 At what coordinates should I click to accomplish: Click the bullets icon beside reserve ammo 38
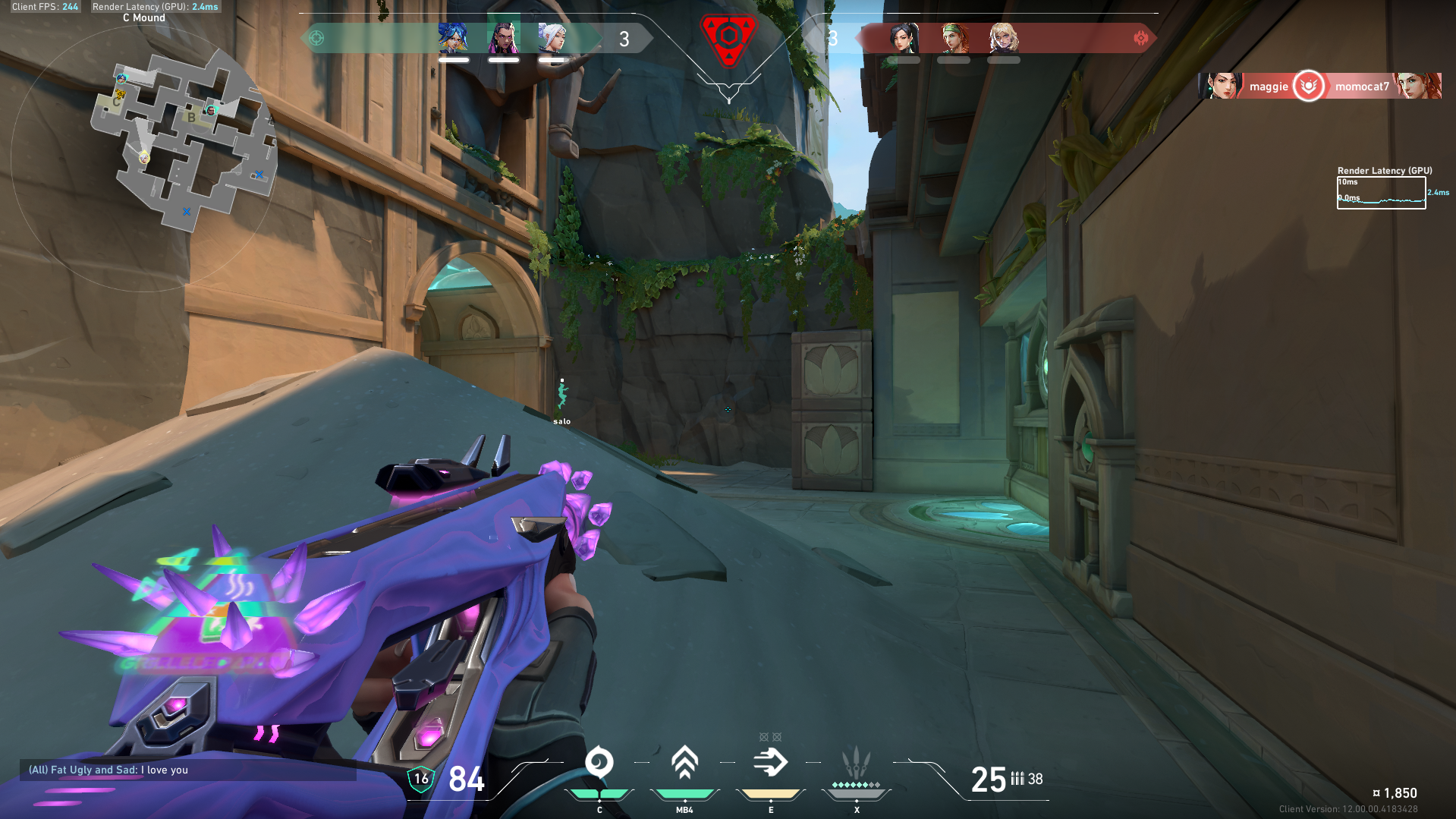coord(1017,779)
